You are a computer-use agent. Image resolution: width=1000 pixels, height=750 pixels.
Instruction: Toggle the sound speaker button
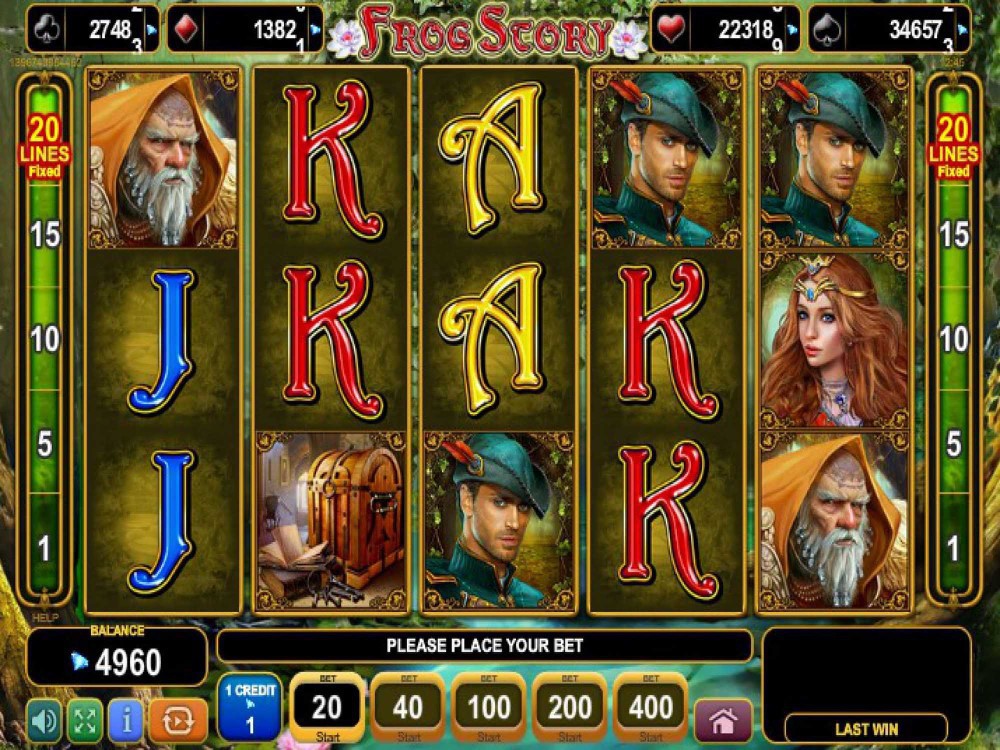click(43, 718)
